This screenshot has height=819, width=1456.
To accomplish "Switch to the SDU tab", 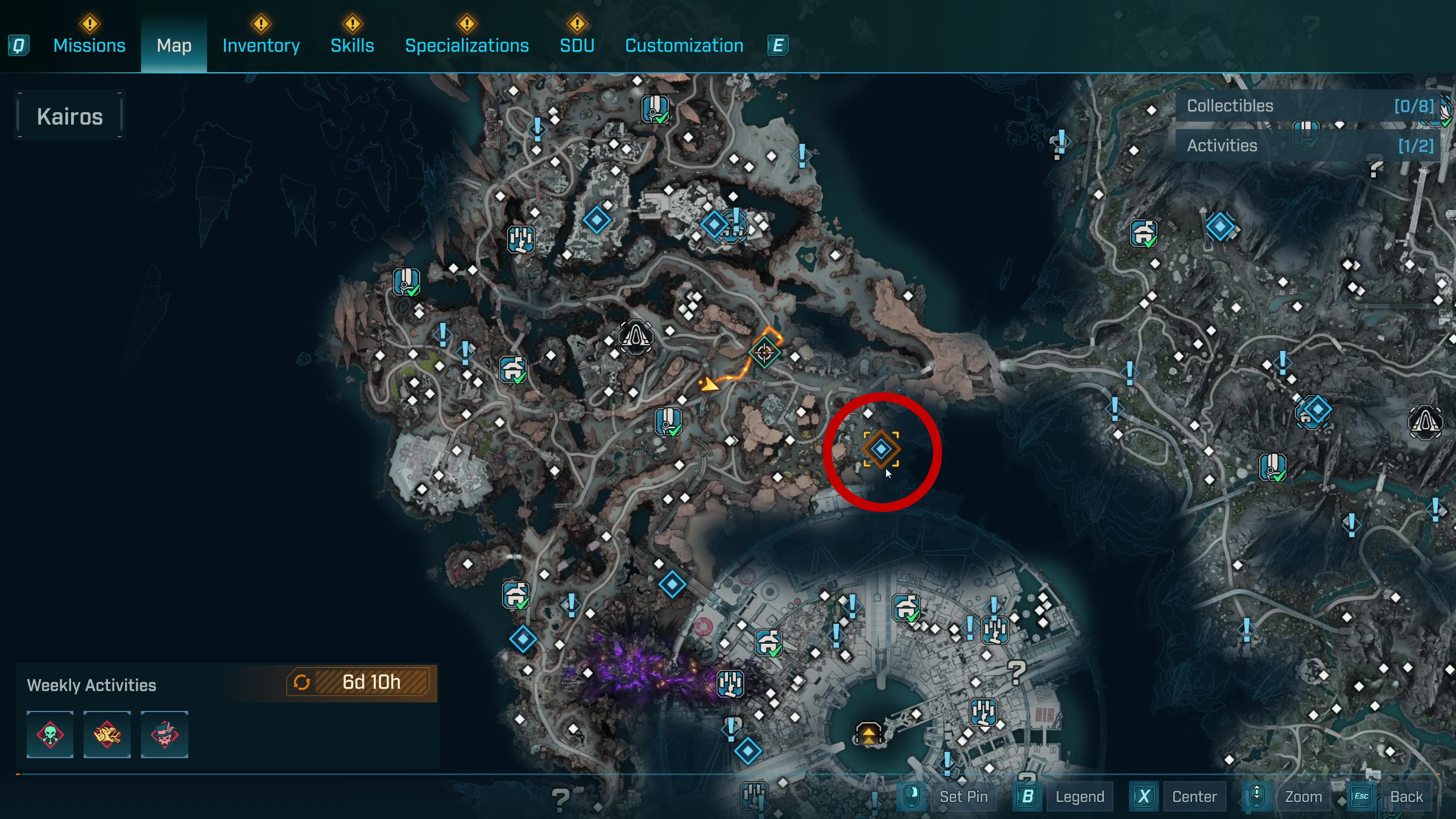I will click(x=577, y=45).
